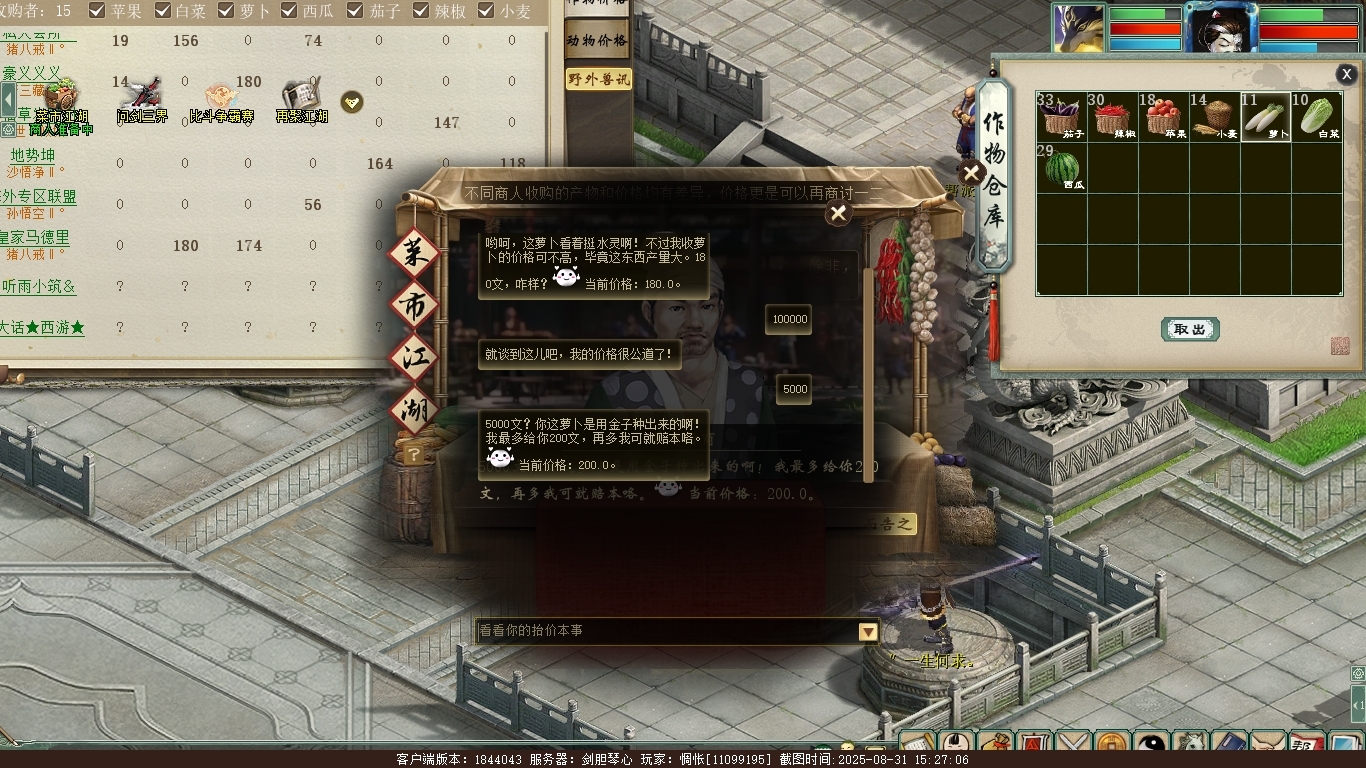Open the 问剑三界 event icon
Viewport: 1366px width, 768px height.
[x=141, y=98]
